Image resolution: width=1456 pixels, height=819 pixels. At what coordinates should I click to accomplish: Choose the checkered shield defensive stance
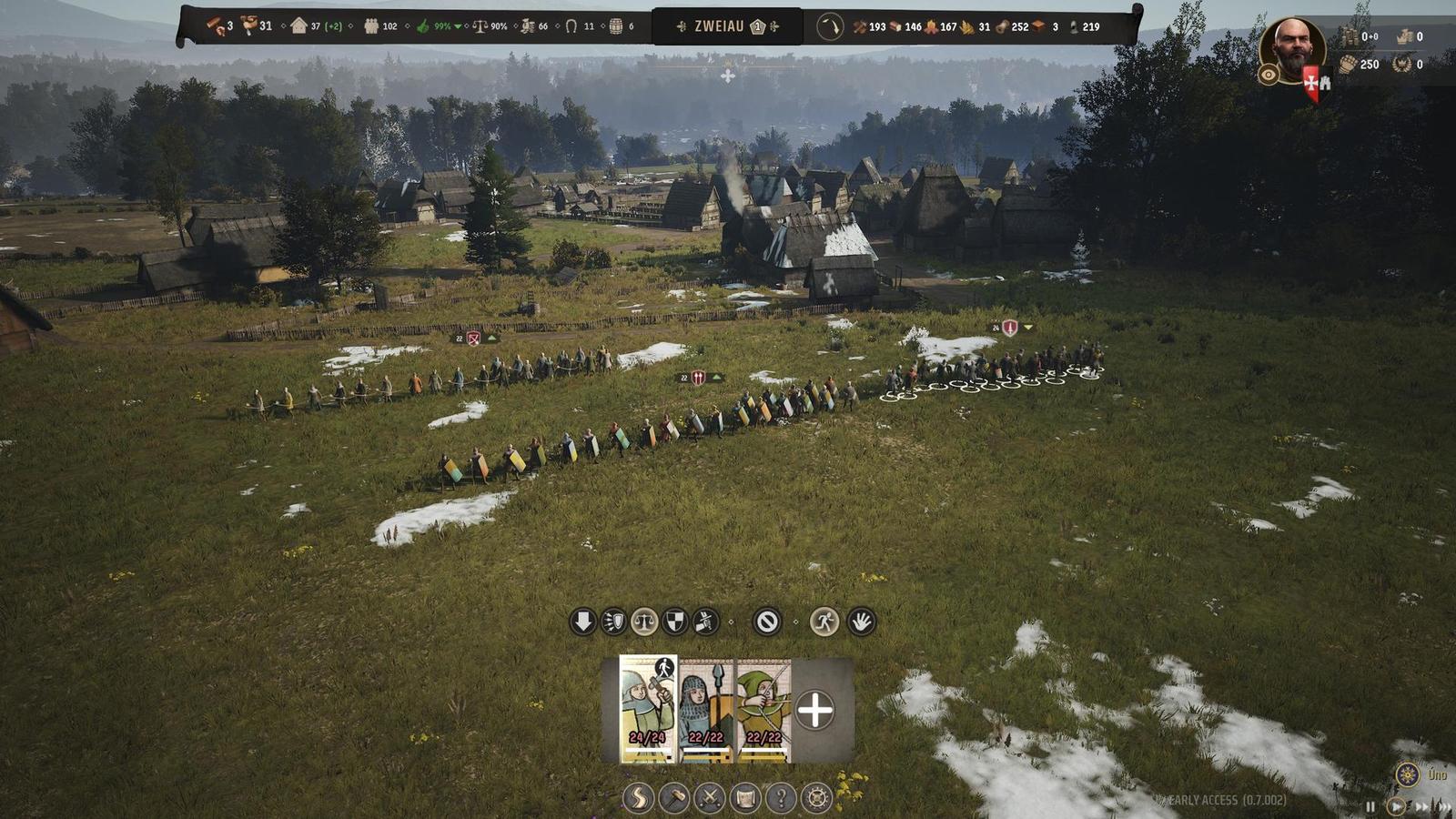point(674,622)
